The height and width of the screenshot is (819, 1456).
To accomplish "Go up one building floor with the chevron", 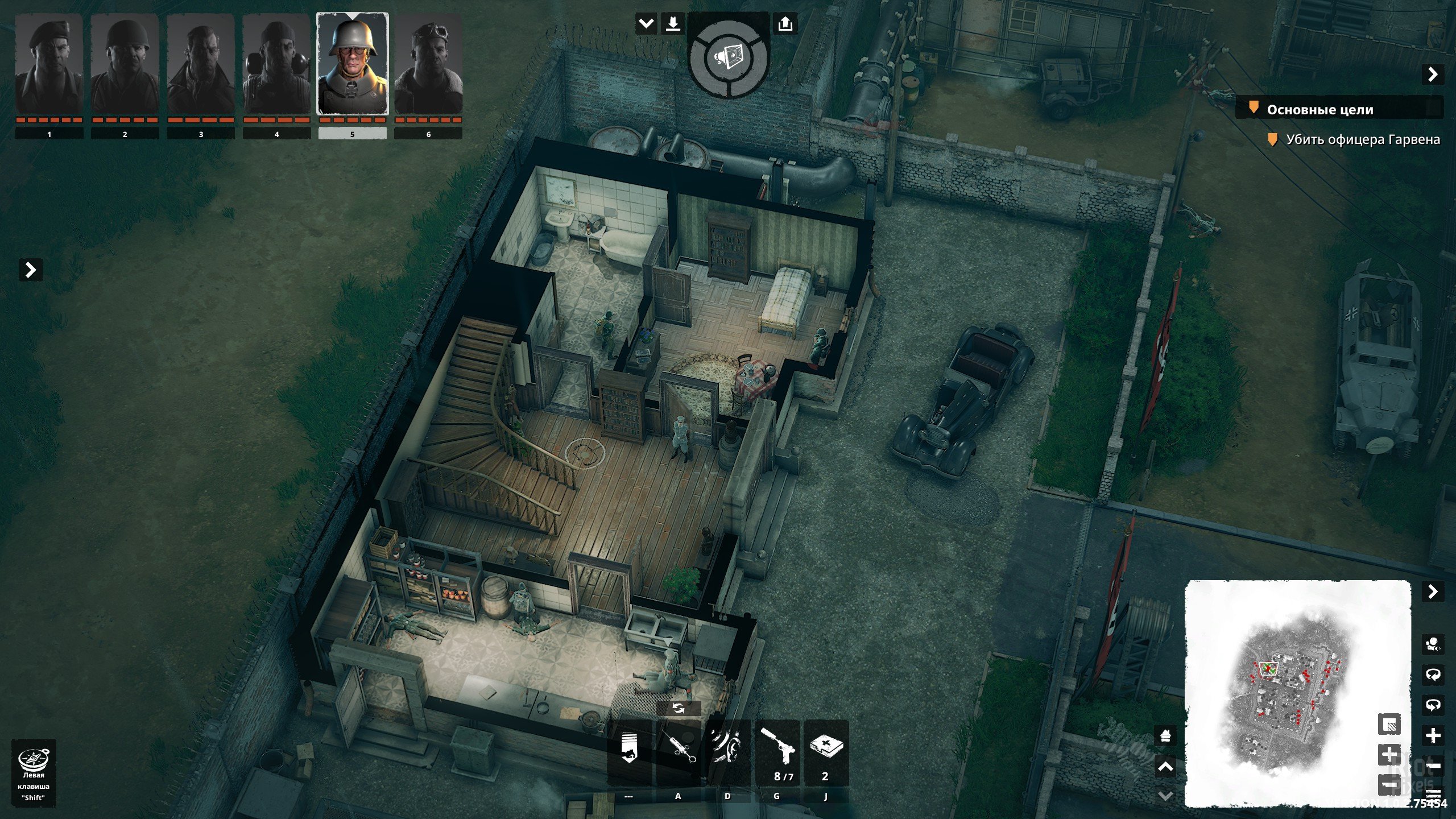I will [x=1165, y=768].
